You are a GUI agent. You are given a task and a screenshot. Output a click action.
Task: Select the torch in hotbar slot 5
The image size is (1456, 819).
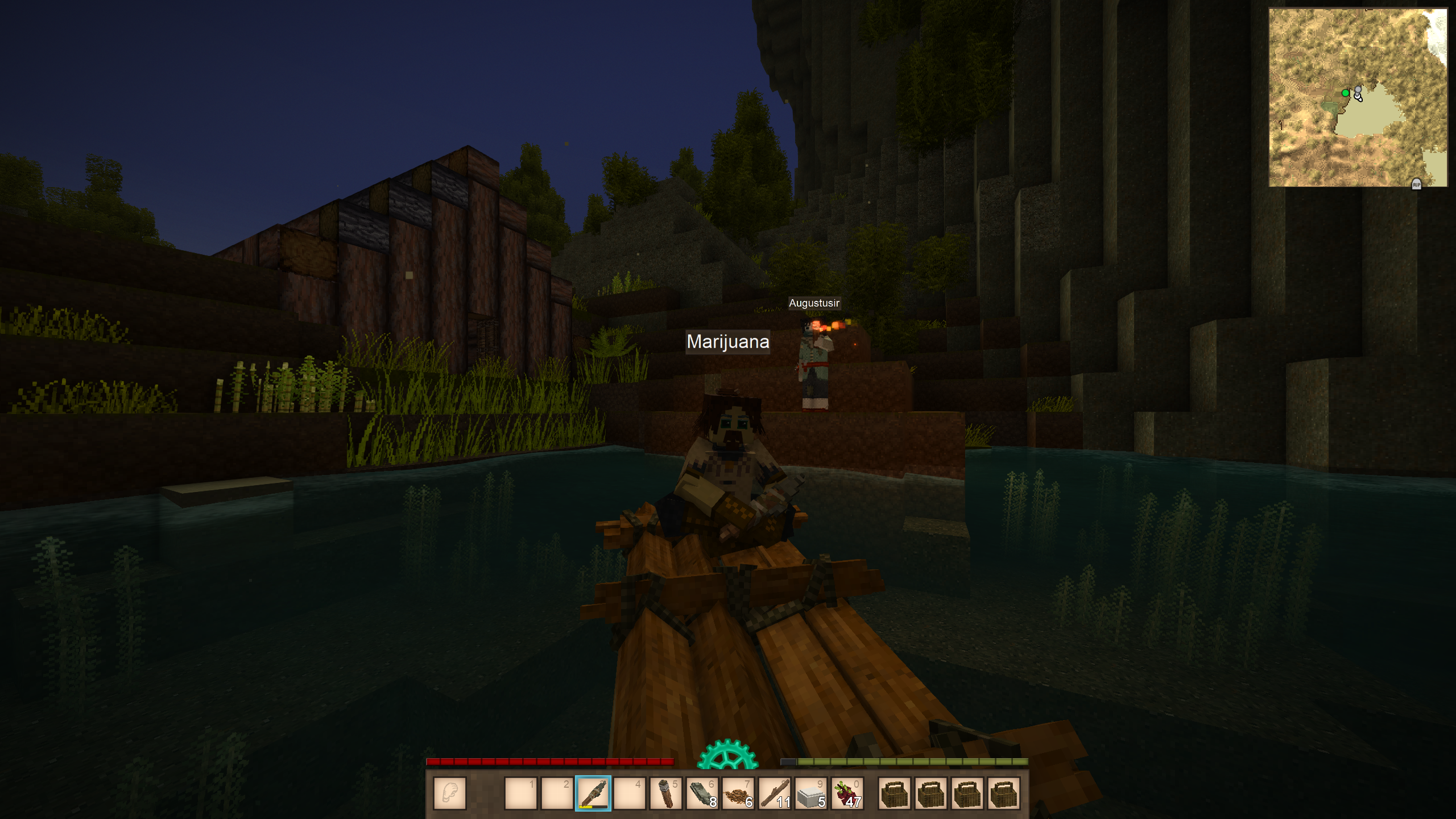click(665, 793)
